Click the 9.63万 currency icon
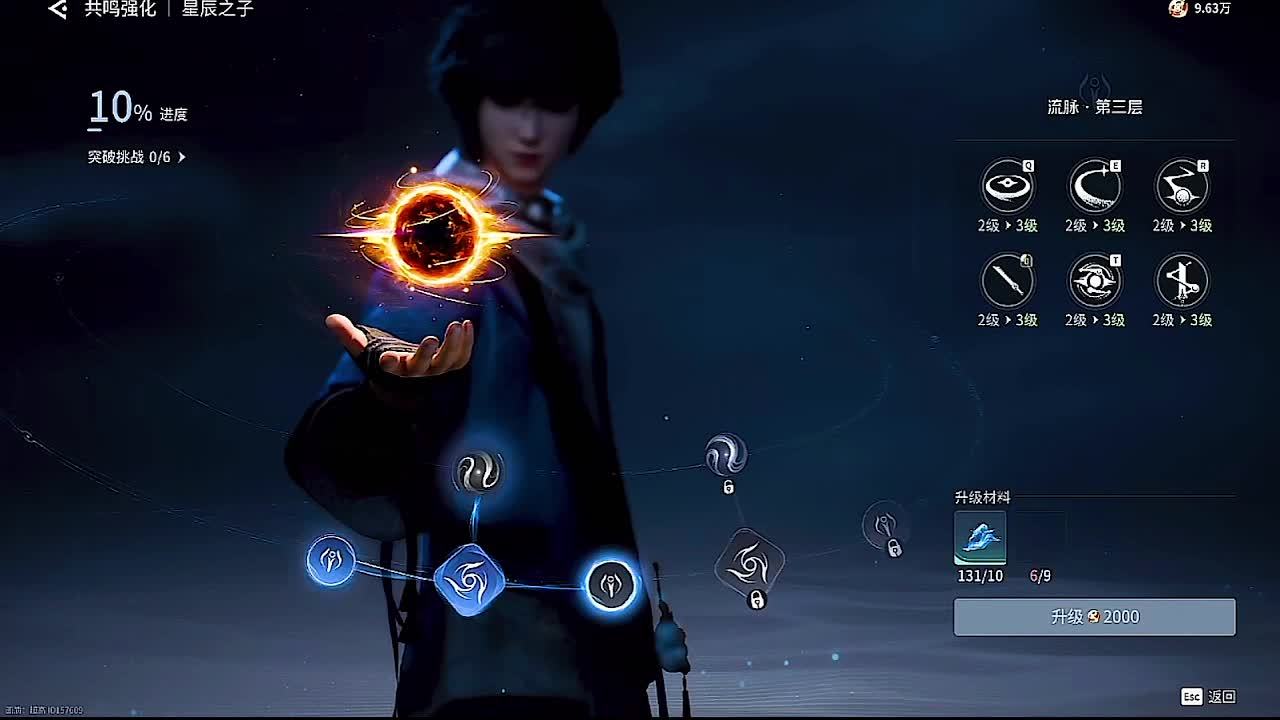This screenshot has height=720, width=1280. click(1178, 9)
